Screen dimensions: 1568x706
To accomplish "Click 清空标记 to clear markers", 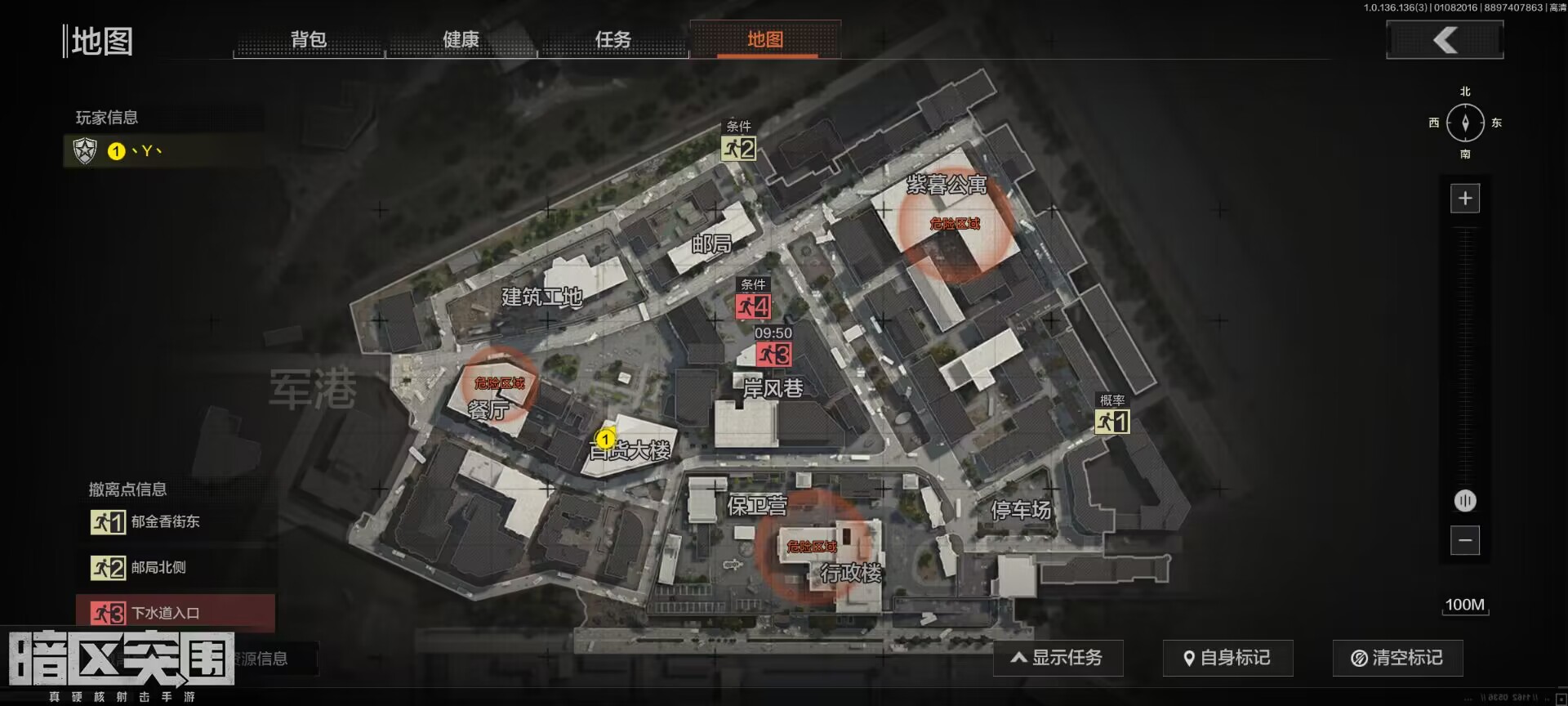I will coord(1396,657).
